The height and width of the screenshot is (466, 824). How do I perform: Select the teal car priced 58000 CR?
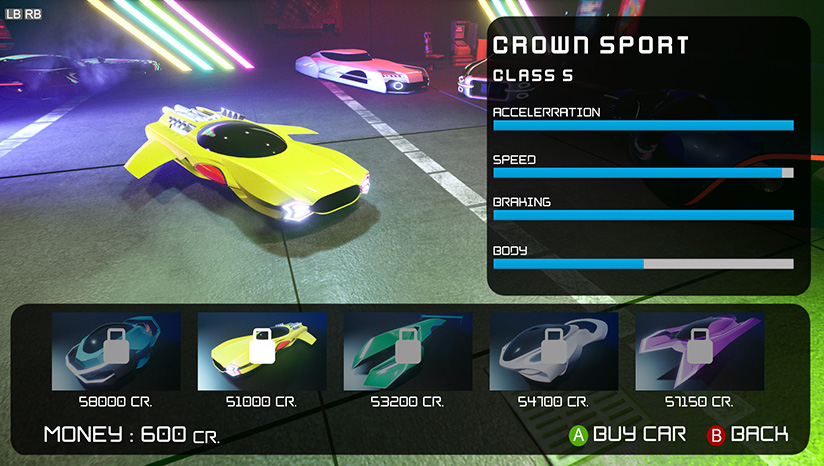tap(116, 351)
